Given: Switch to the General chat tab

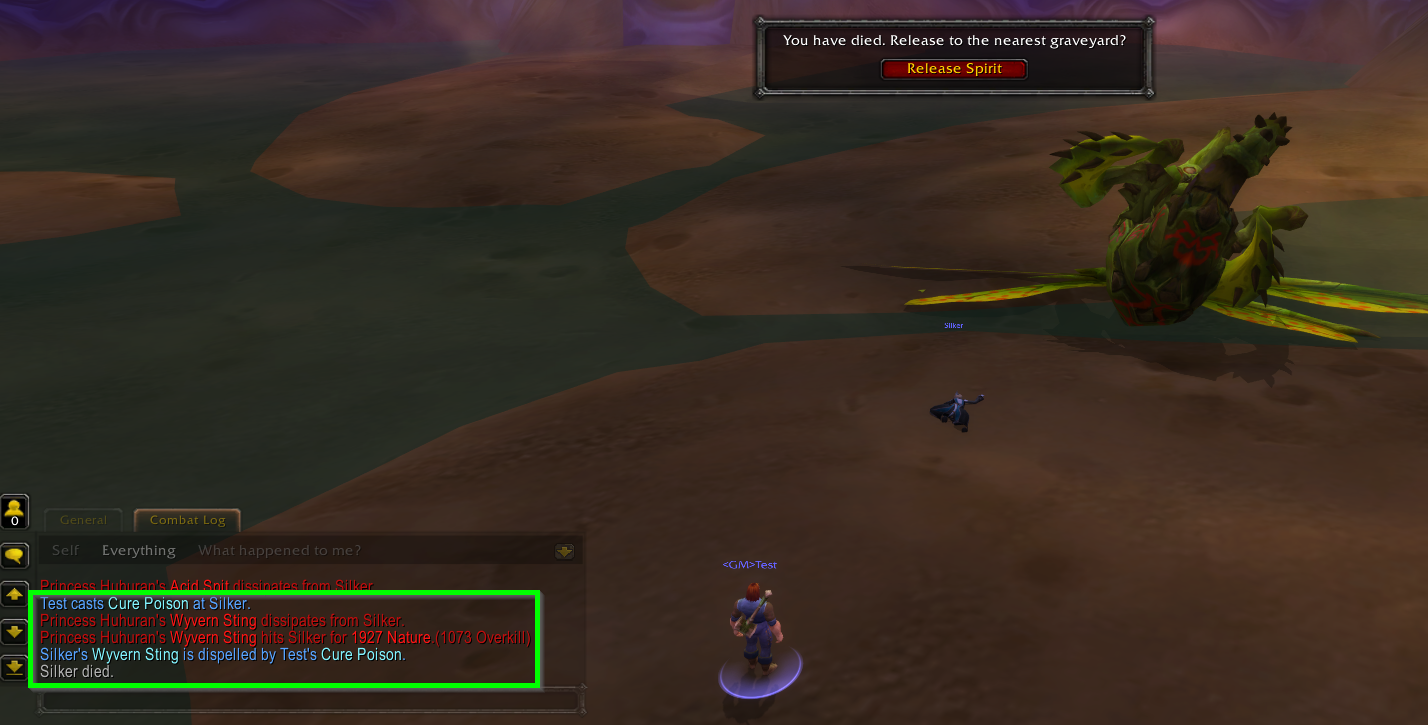Looking at the screenshot, I should (82, 519).
